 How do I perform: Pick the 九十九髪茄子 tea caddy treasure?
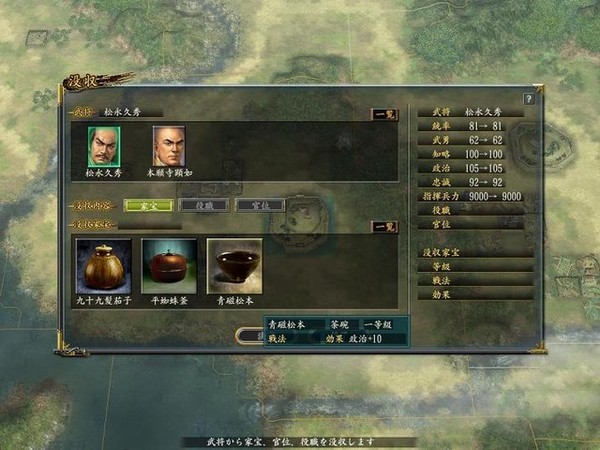(x=103, y=265)
